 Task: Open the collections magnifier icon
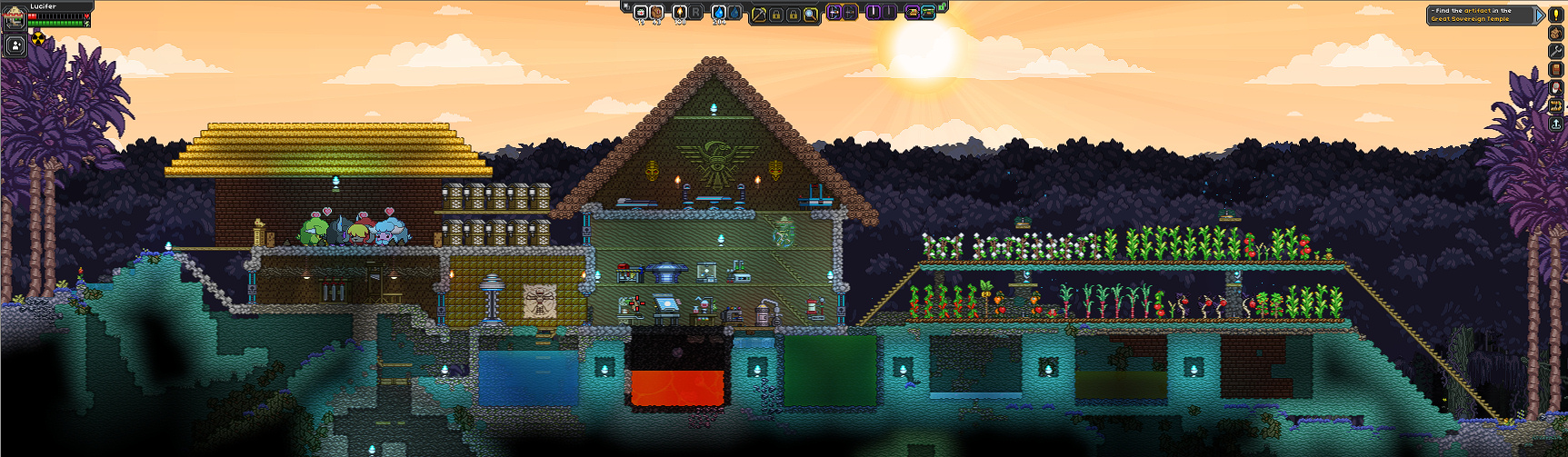click(x=1555, y=88)
